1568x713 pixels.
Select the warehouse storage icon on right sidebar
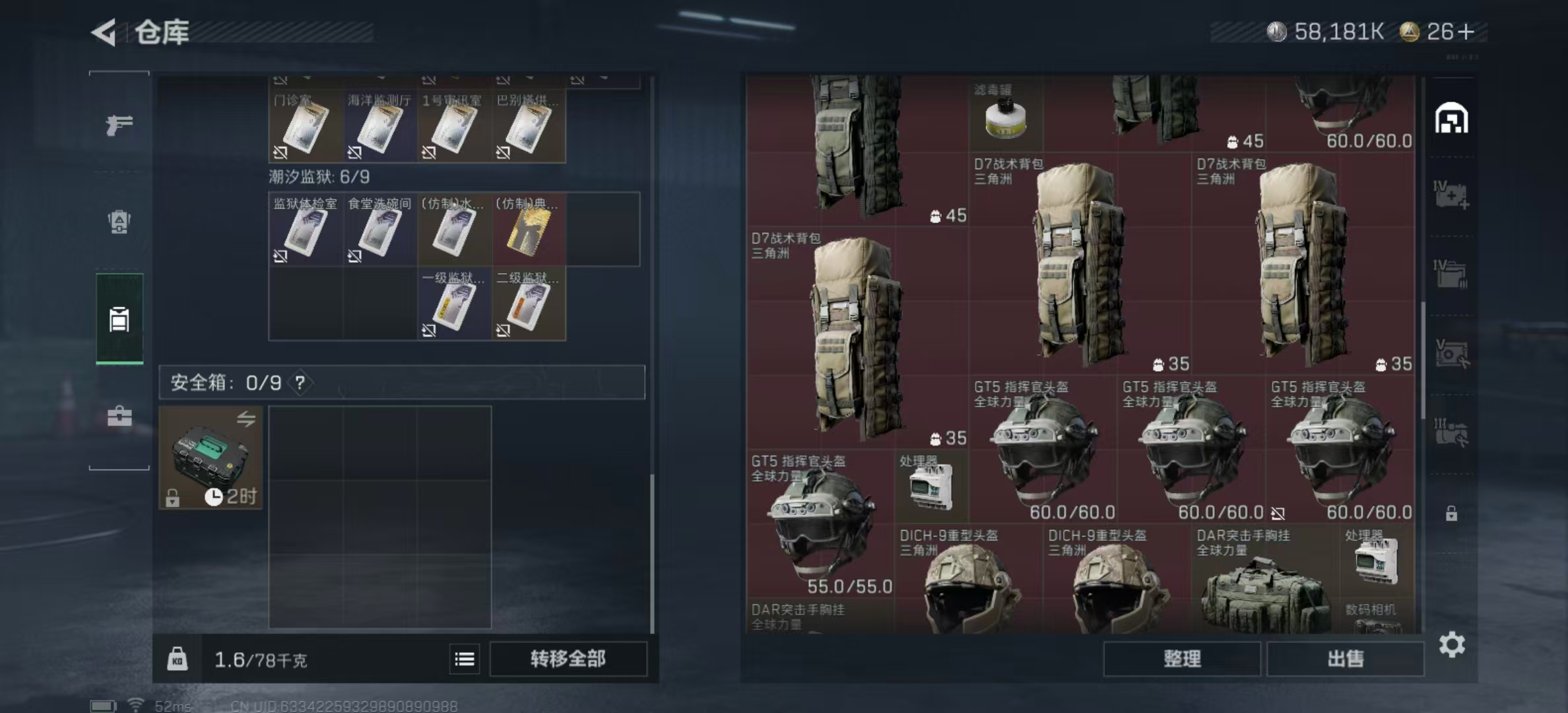[1451, 119]
